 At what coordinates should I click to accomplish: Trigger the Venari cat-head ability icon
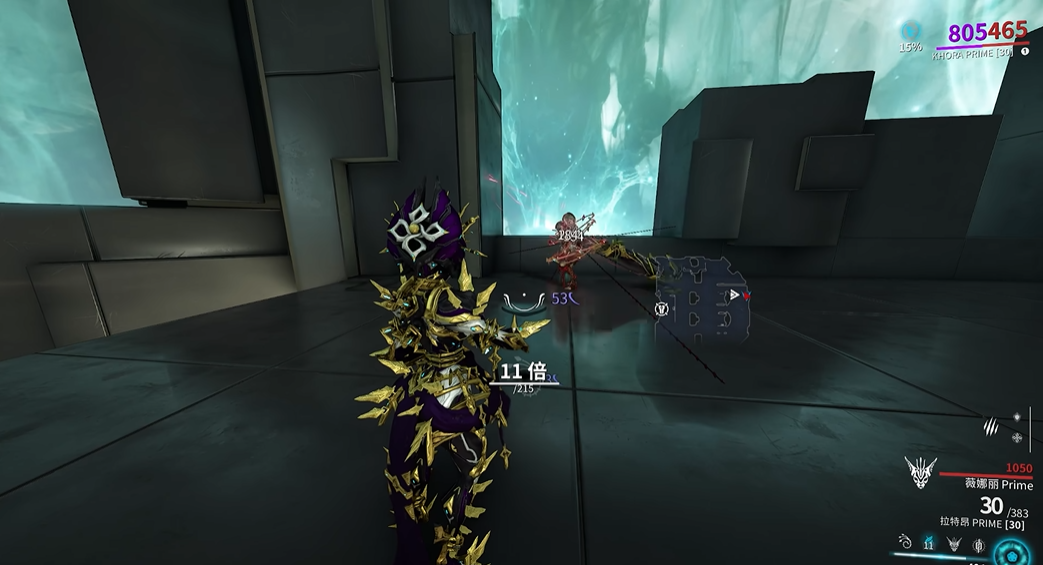(954, 544)
